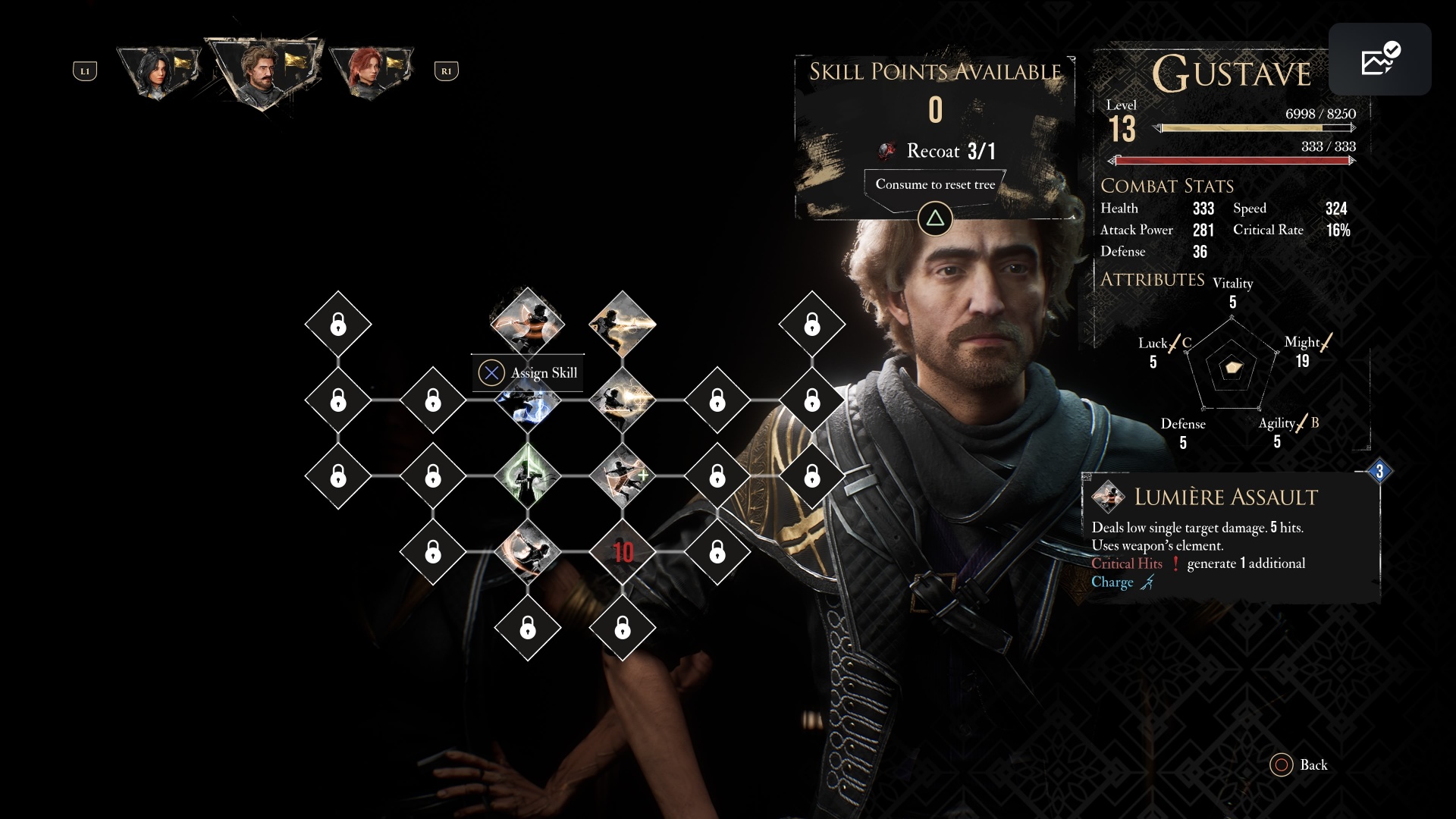Select Gustave's portrait tab
1456x819 pixels.
pyautogui.click(x=262, y=70)
